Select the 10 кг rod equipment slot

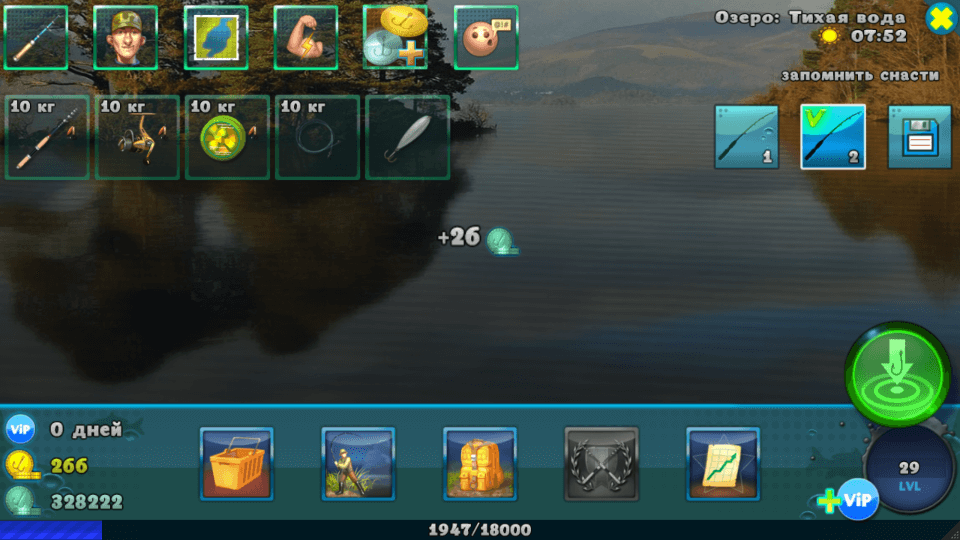tap(47, 137)
